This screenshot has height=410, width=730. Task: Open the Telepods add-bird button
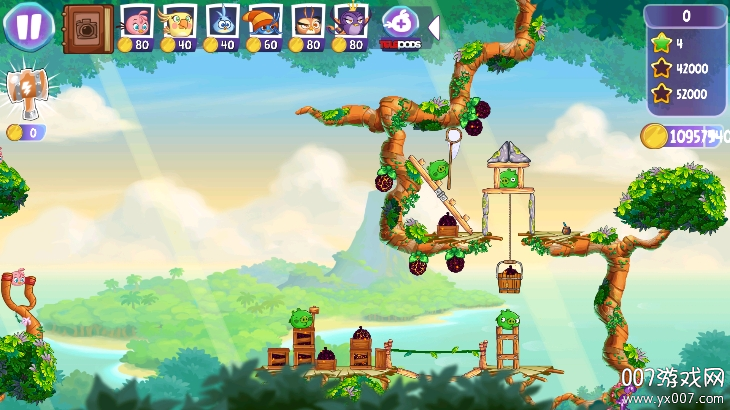399,24
